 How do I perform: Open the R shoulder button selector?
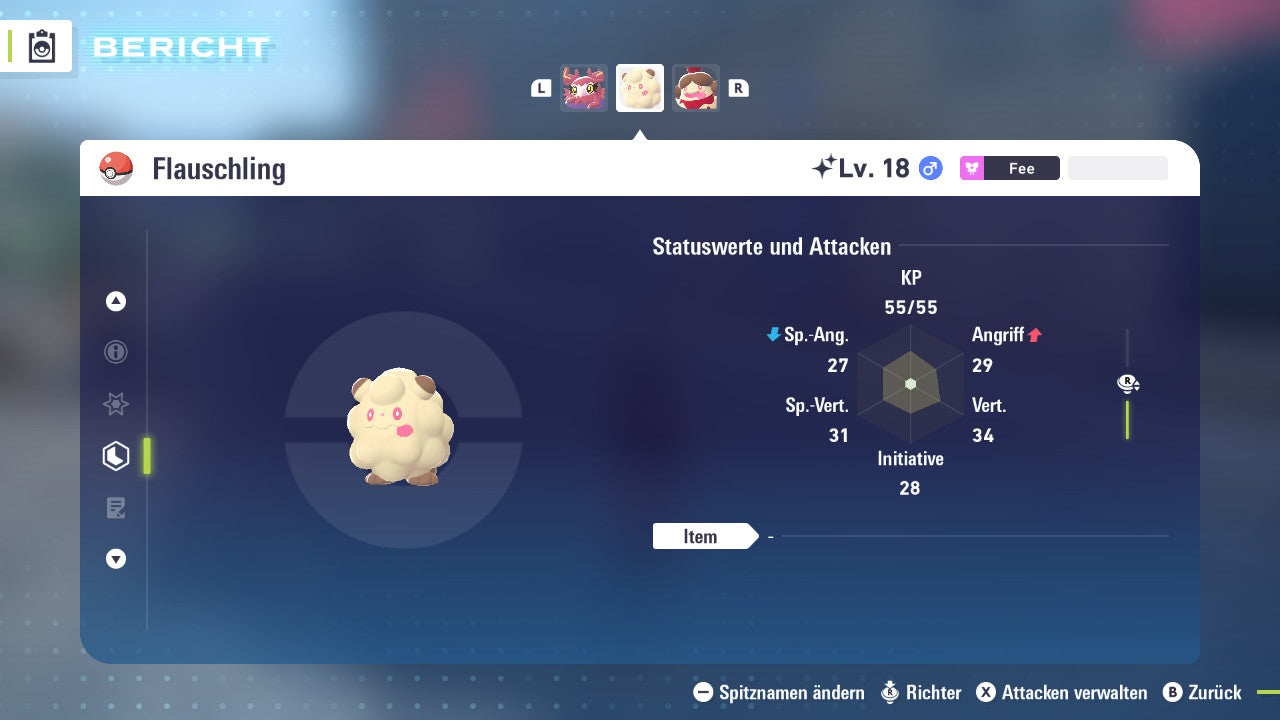(x=738, y=88)
